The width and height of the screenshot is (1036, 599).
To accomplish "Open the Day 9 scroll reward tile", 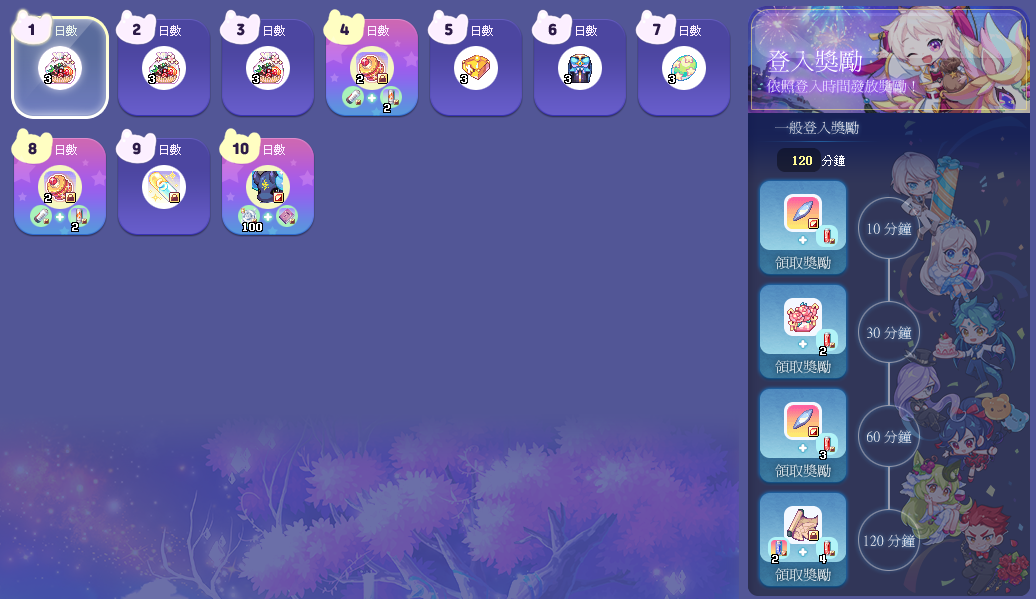I will 164,187.
